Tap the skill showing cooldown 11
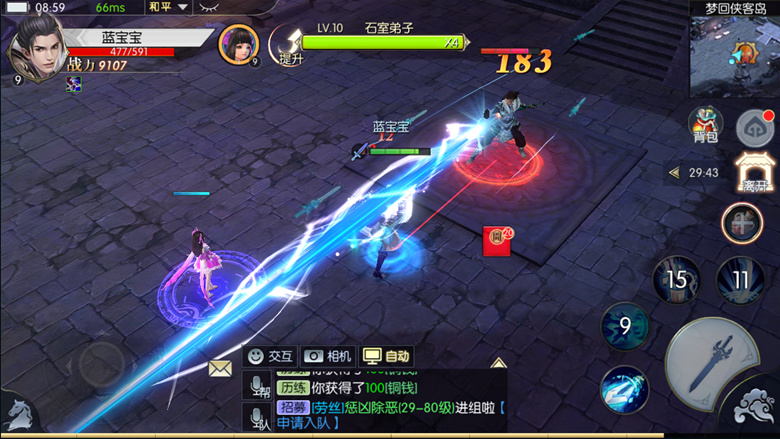 (x=740, y=279)
